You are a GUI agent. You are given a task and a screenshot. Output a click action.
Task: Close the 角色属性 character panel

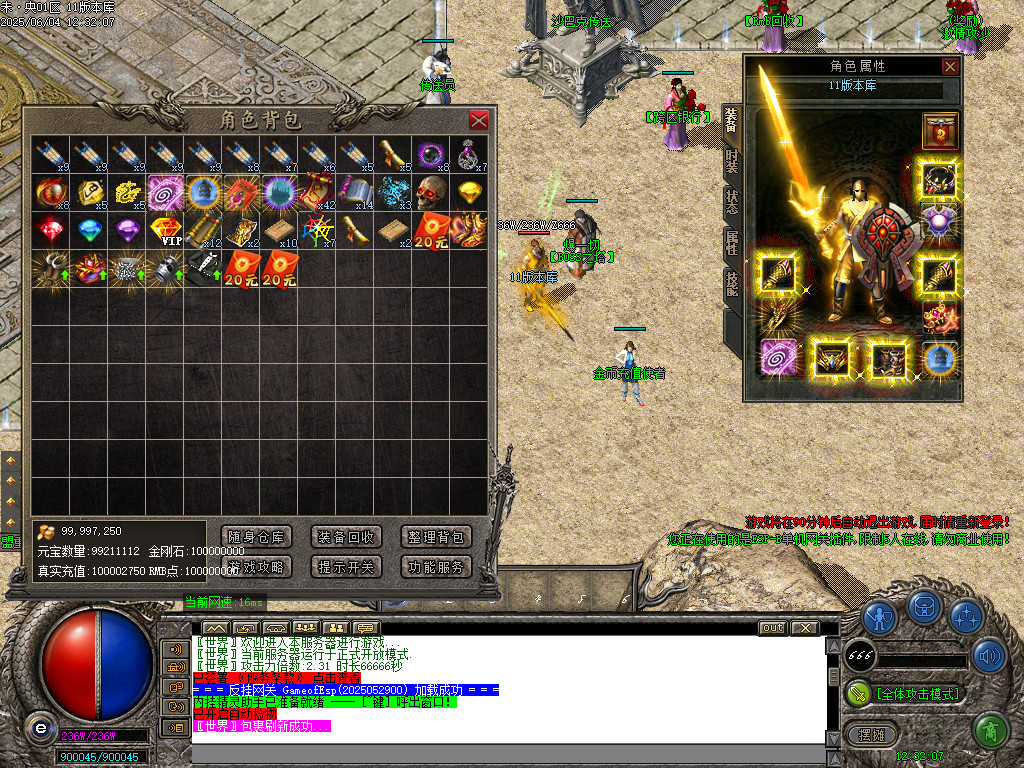950,67
